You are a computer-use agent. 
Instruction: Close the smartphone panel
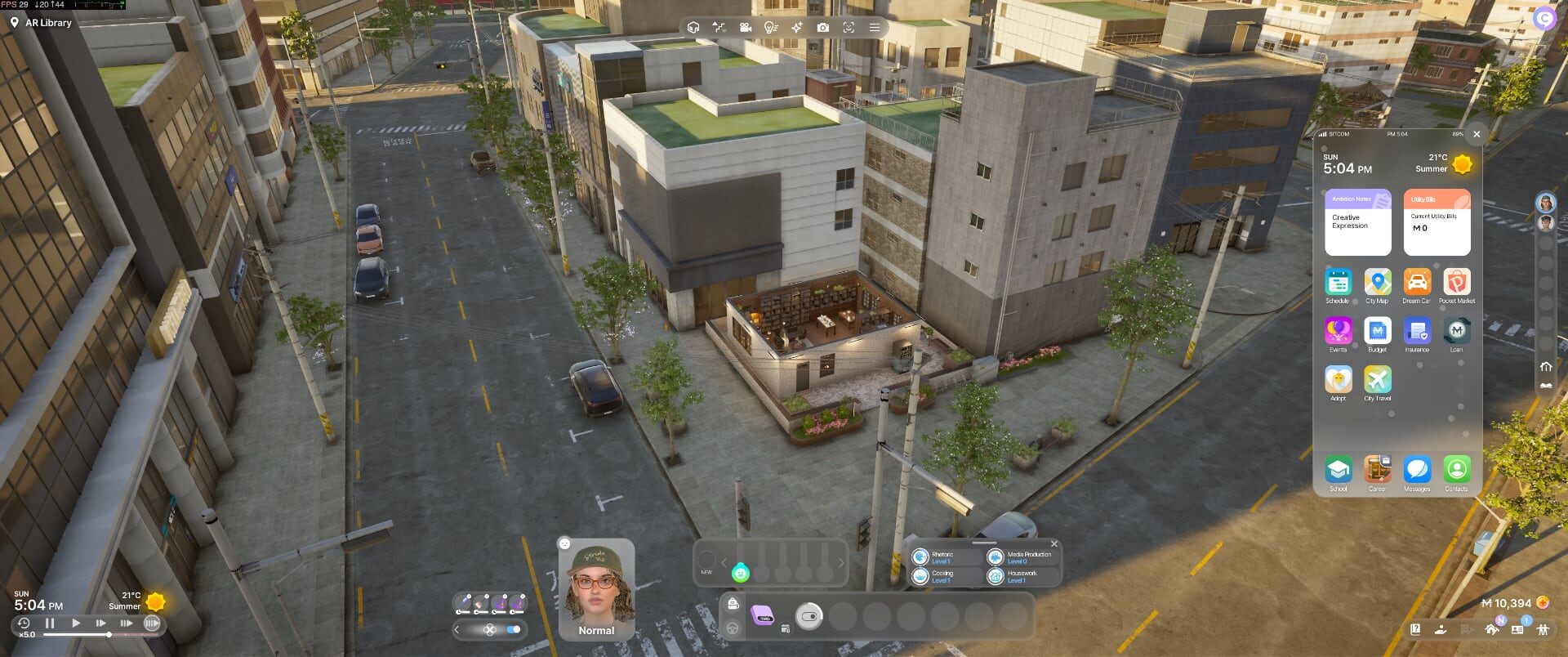pyautogui.click(x=1477, y=134)
